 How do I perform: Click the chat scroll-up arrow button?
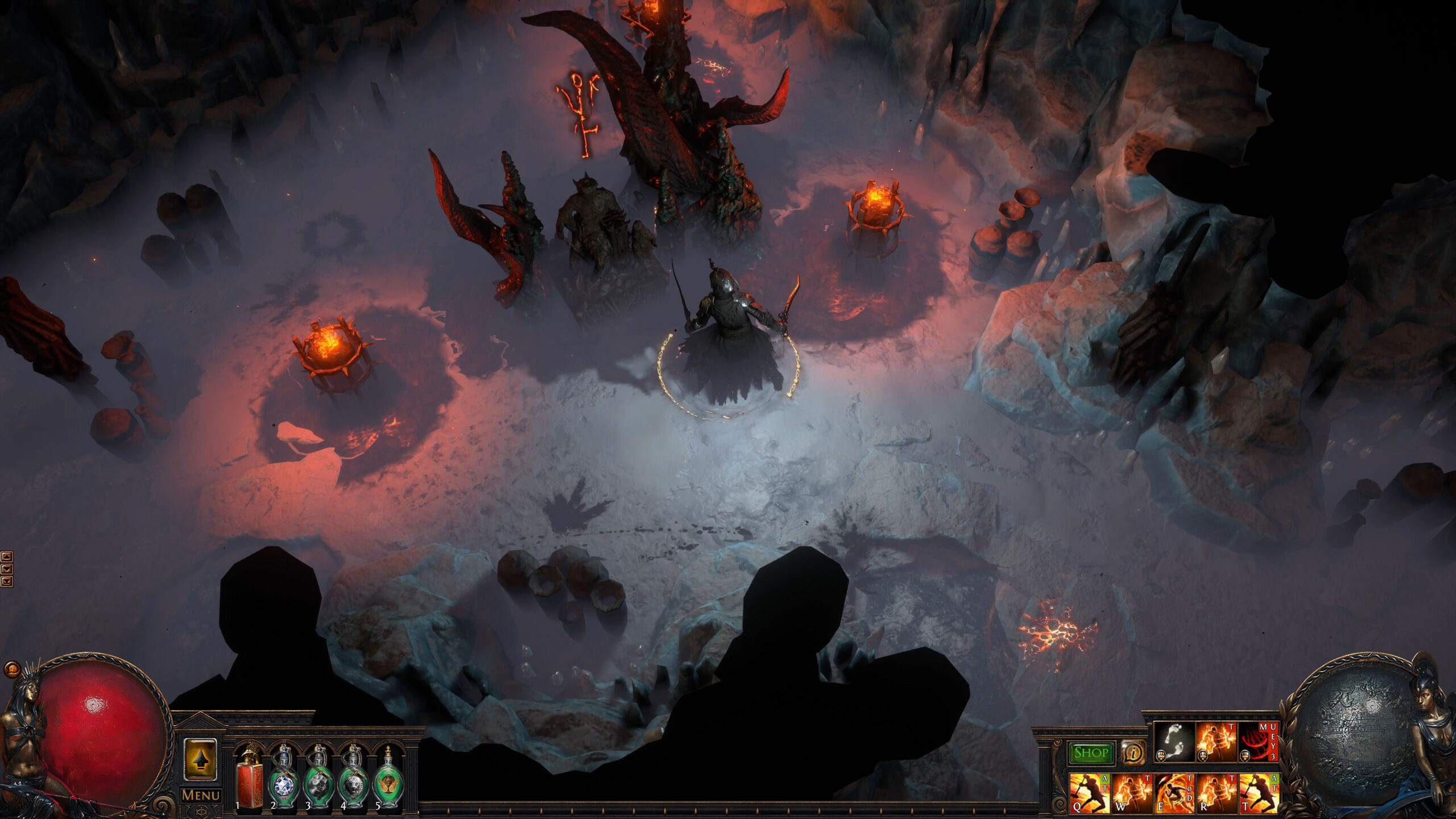(x=7, y=556)
